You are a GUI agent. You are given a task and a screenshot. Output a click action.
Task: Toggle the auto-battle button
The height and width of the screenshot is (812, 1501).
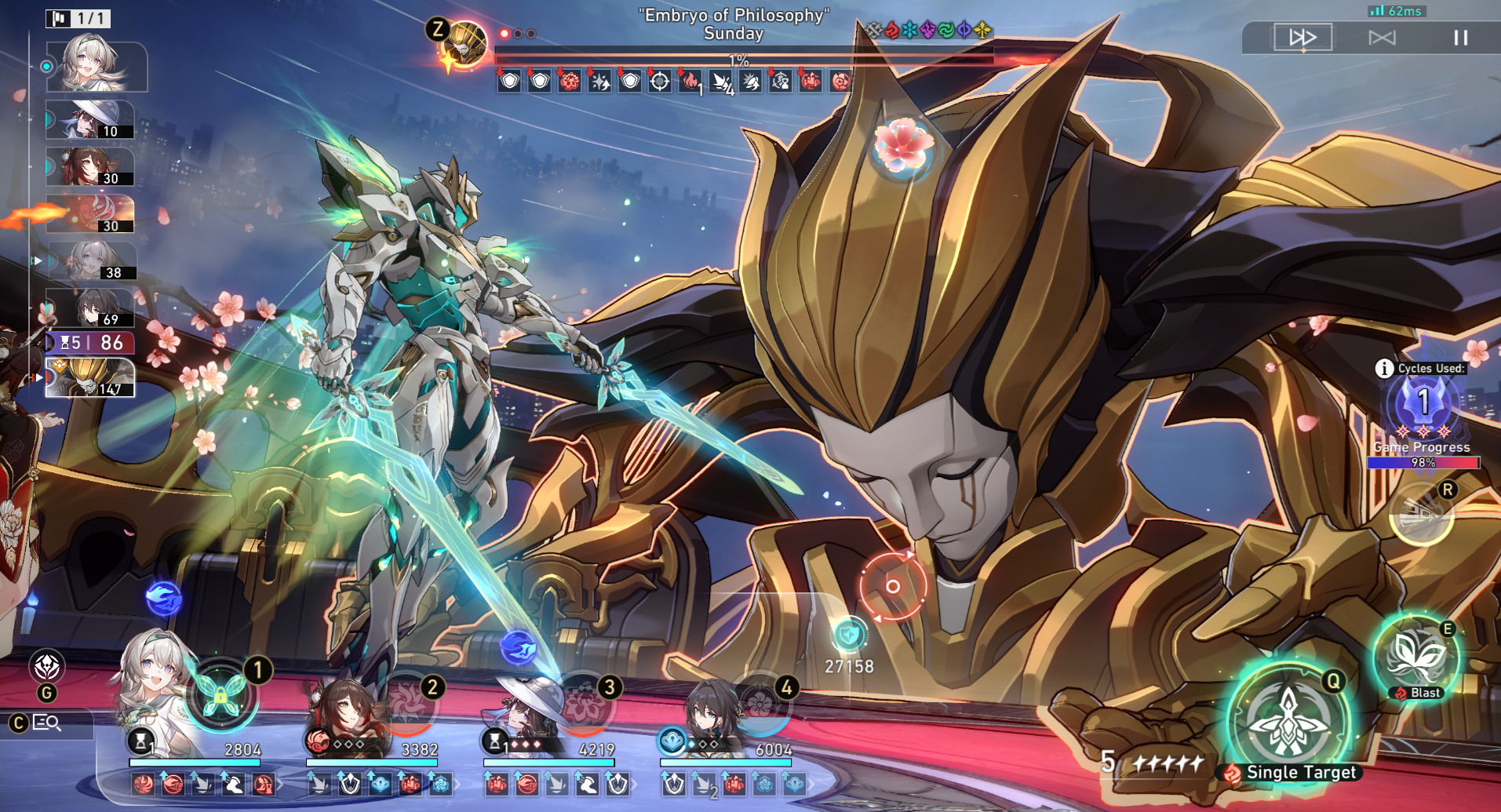pyautogui.click(x=1382, y=38)
